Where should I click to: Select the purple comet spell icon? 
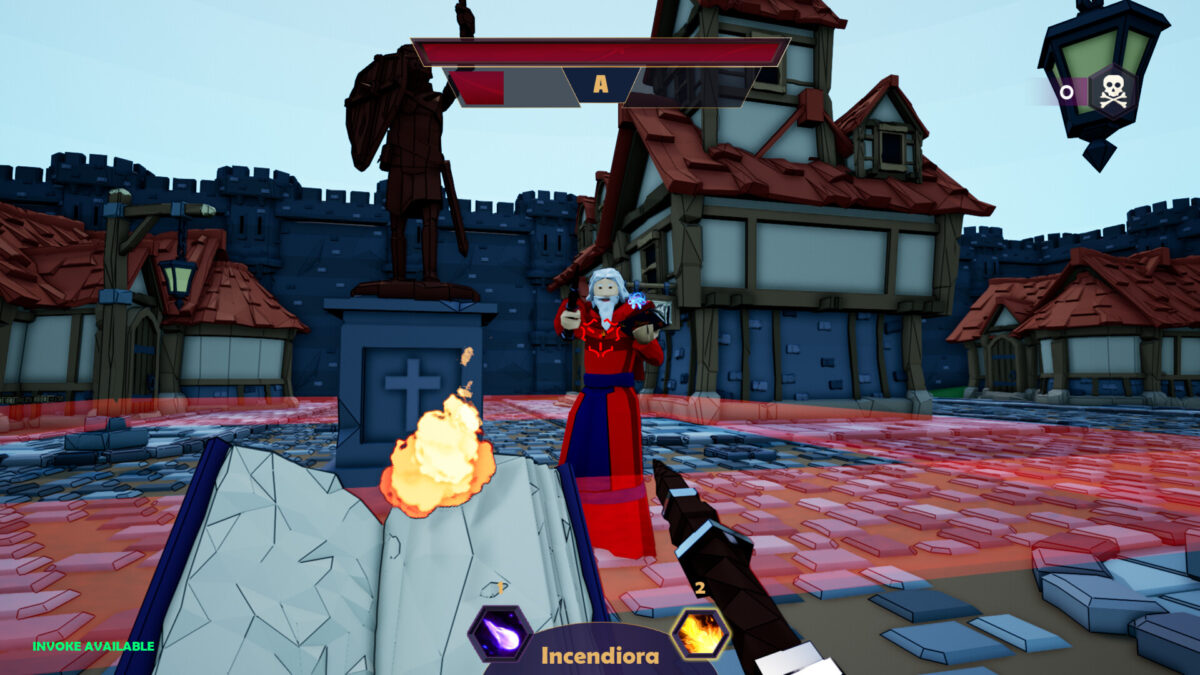pyautogui.click(x=499, y=633)
